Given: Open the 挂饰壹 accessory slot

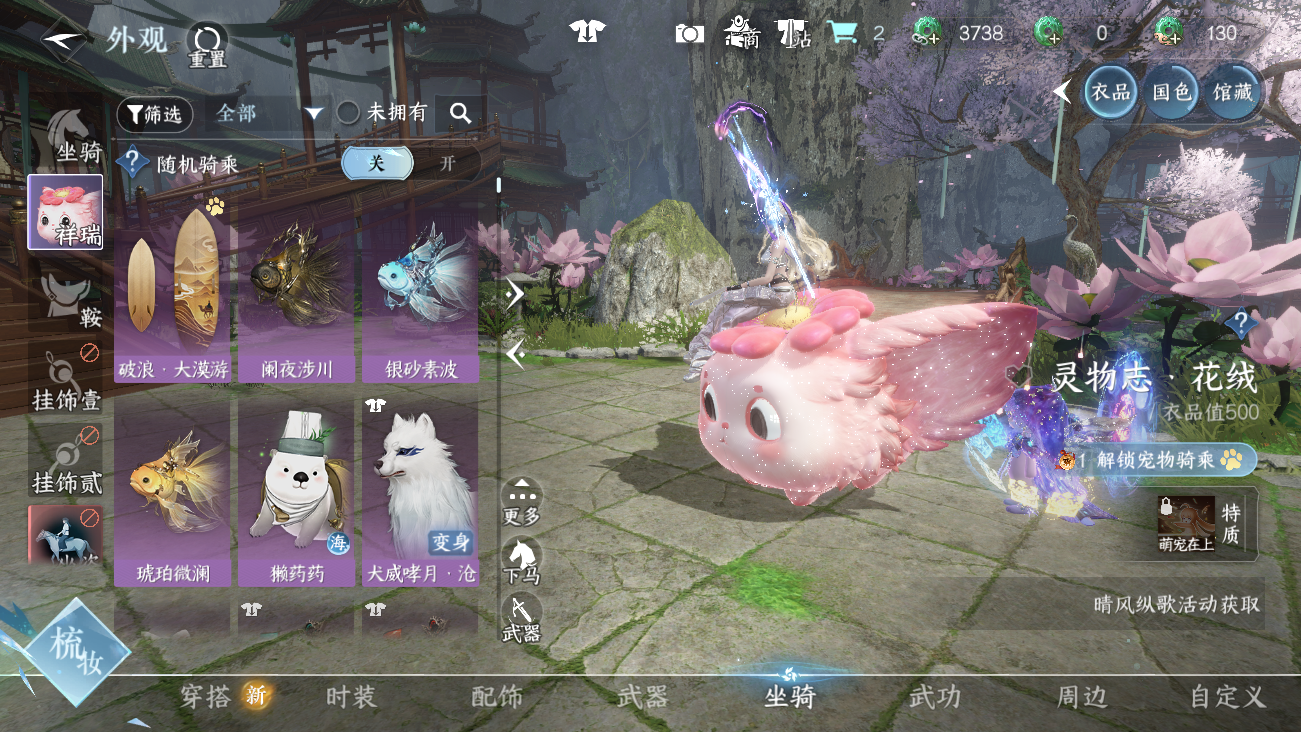Looking at the screenshot, I should point(66,378).
